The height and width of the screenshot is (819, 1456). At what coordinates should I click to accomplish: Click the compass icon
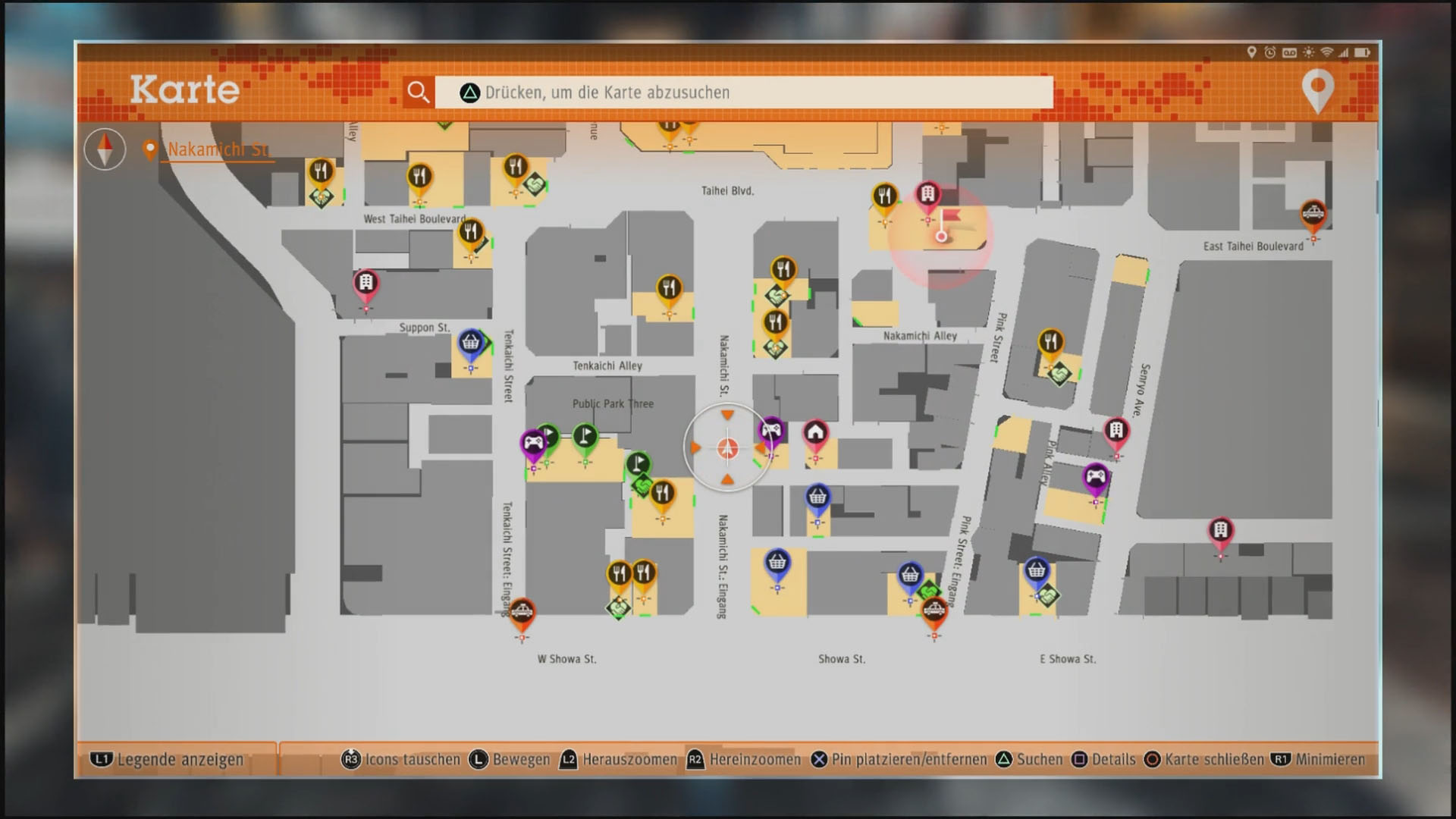point(105,149)
